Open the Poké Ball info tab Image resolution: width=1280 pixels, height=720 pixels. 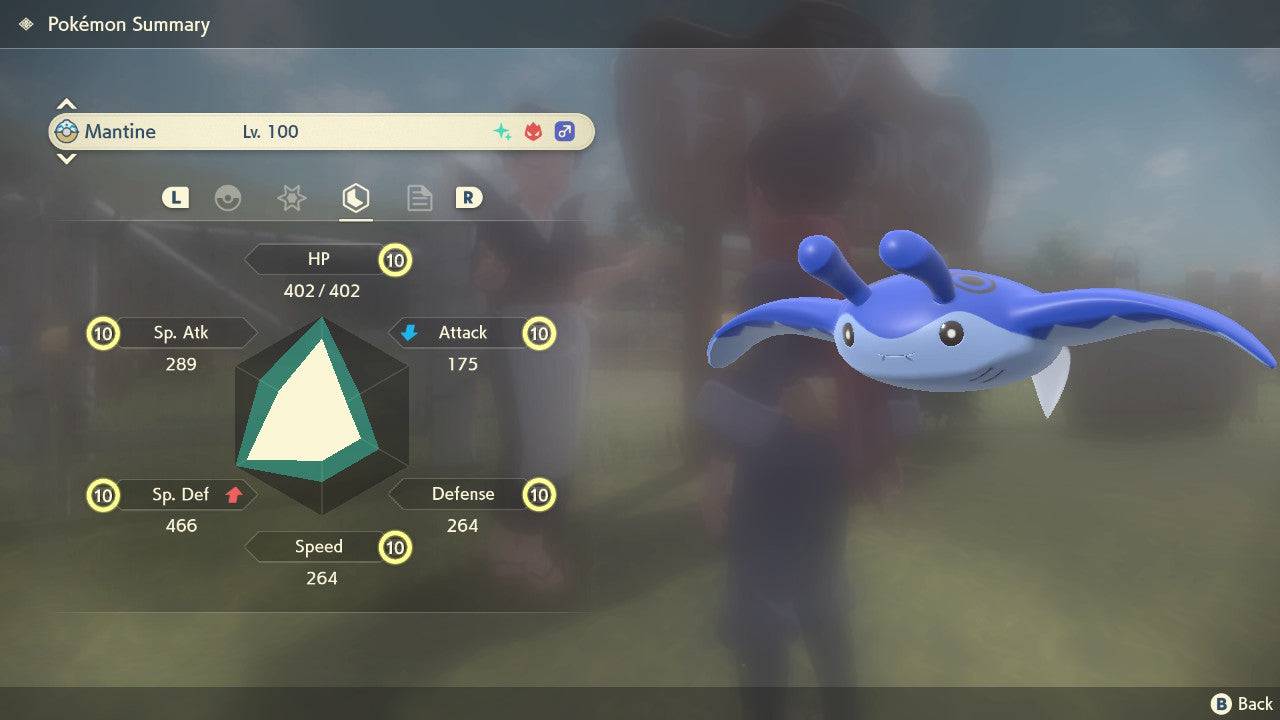tap(229, 198)
